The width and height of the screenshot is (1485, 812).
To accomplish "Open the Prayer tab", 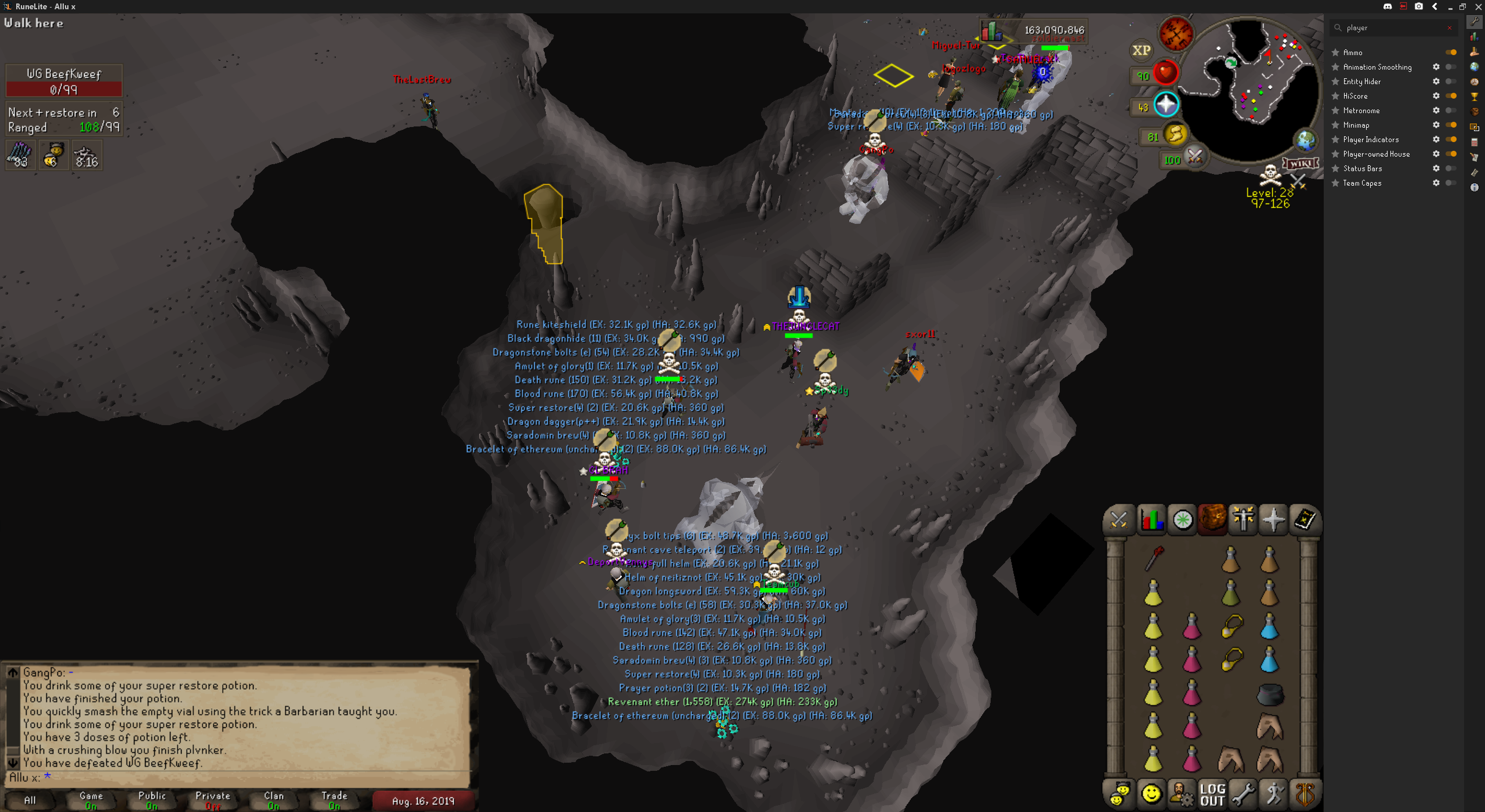I will tap(1273, 519).
